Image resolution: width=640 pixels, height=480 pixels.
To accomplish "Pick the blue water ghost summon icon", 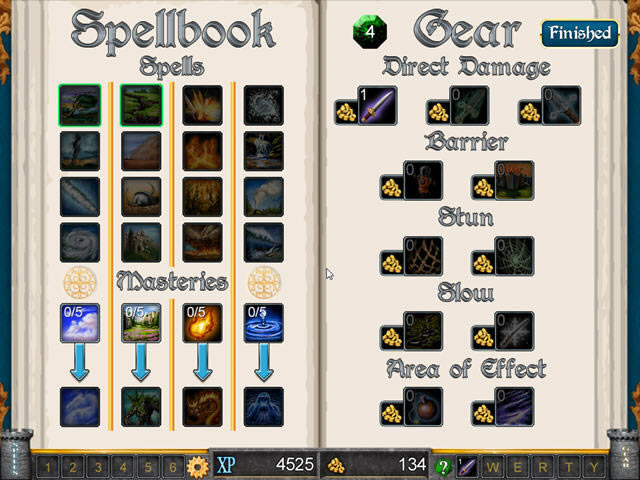I will tap(264, 406).
